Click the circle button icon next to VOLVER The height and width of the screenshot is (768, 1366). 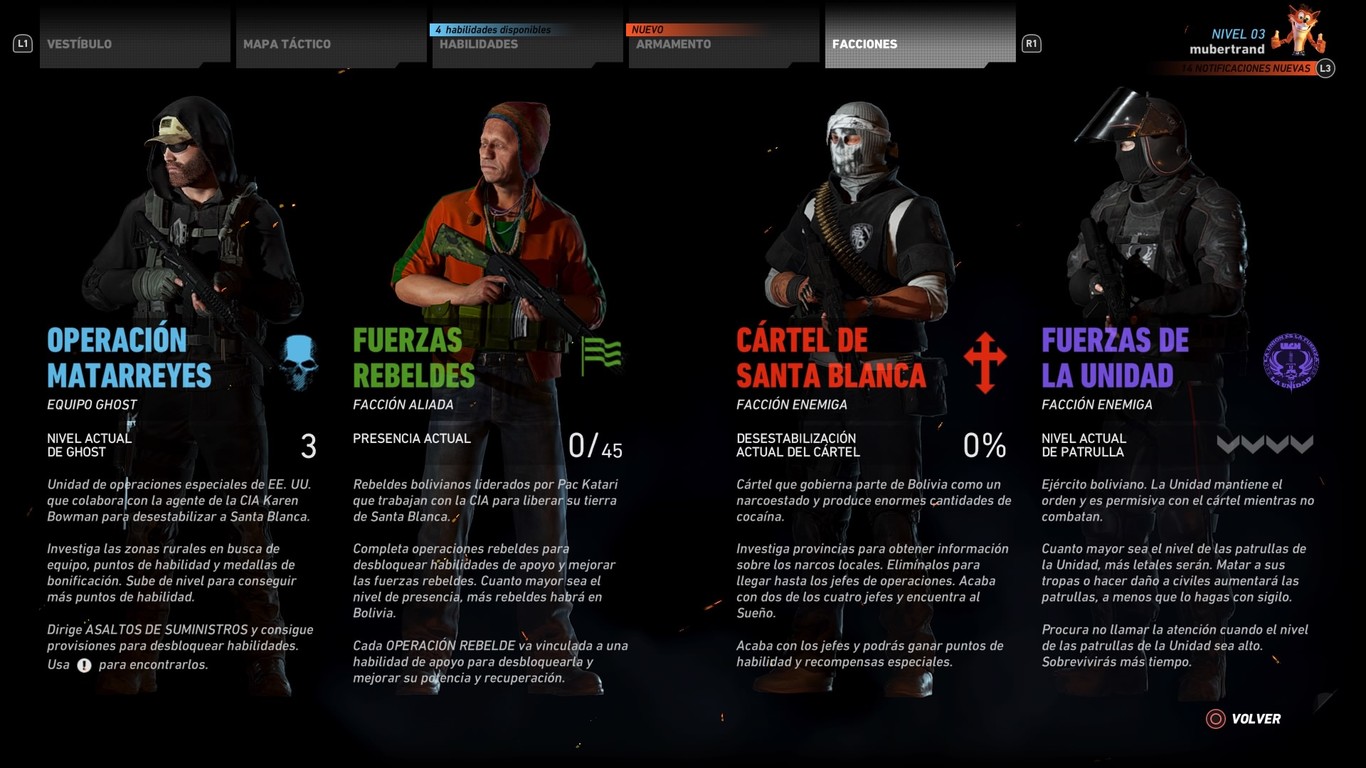click(1214, 718)
